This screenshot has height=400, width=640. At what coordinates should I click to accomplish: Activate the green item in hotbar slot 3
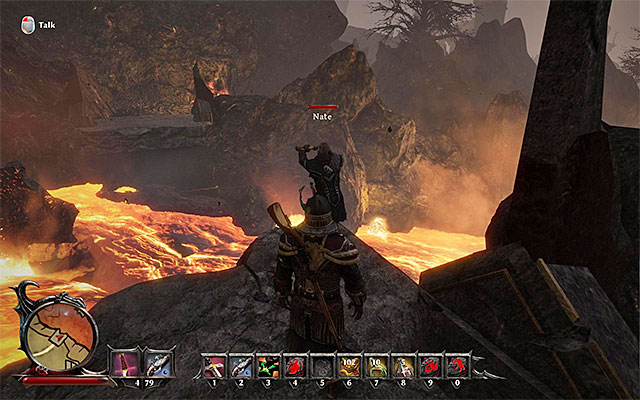(270, 366)
